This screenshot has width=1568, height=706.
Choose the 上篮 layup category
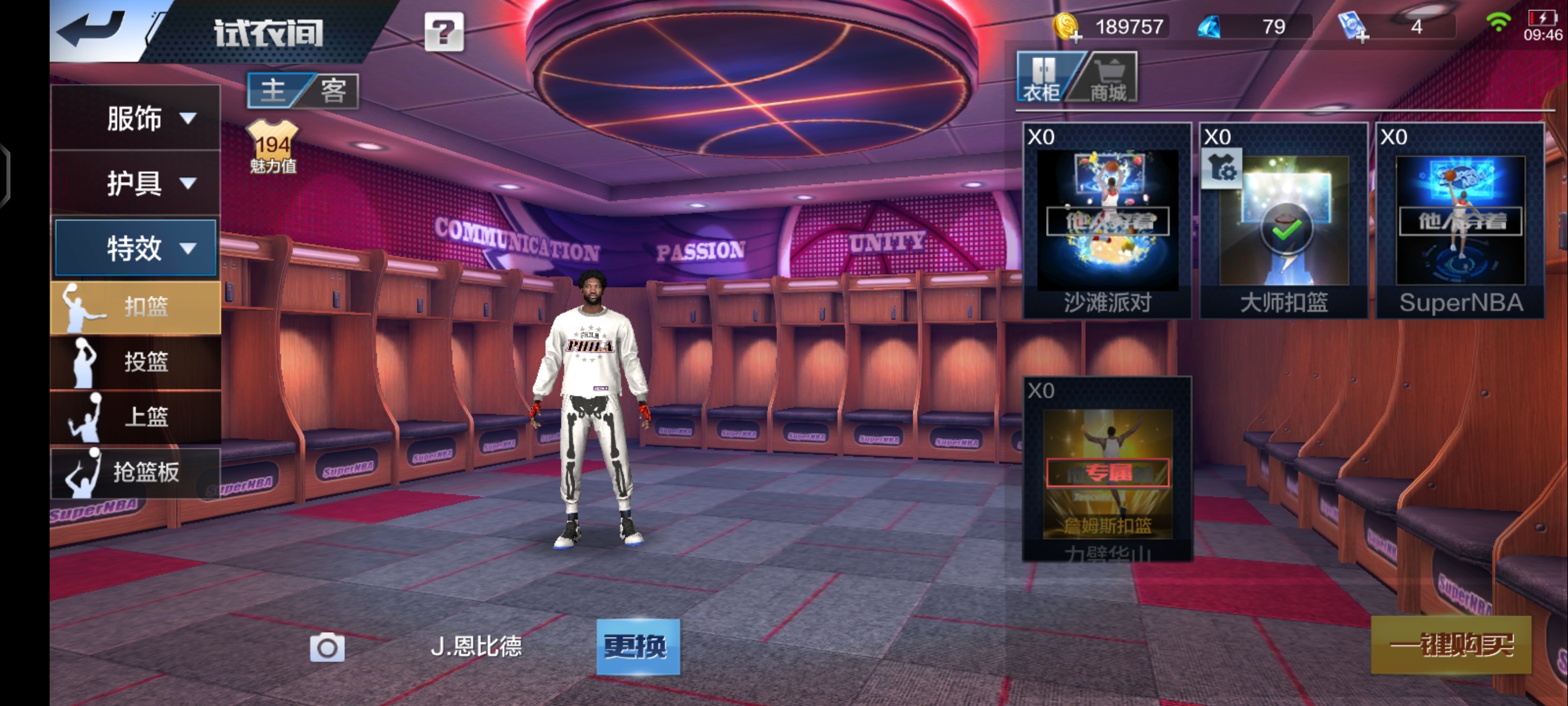[136, 416]
